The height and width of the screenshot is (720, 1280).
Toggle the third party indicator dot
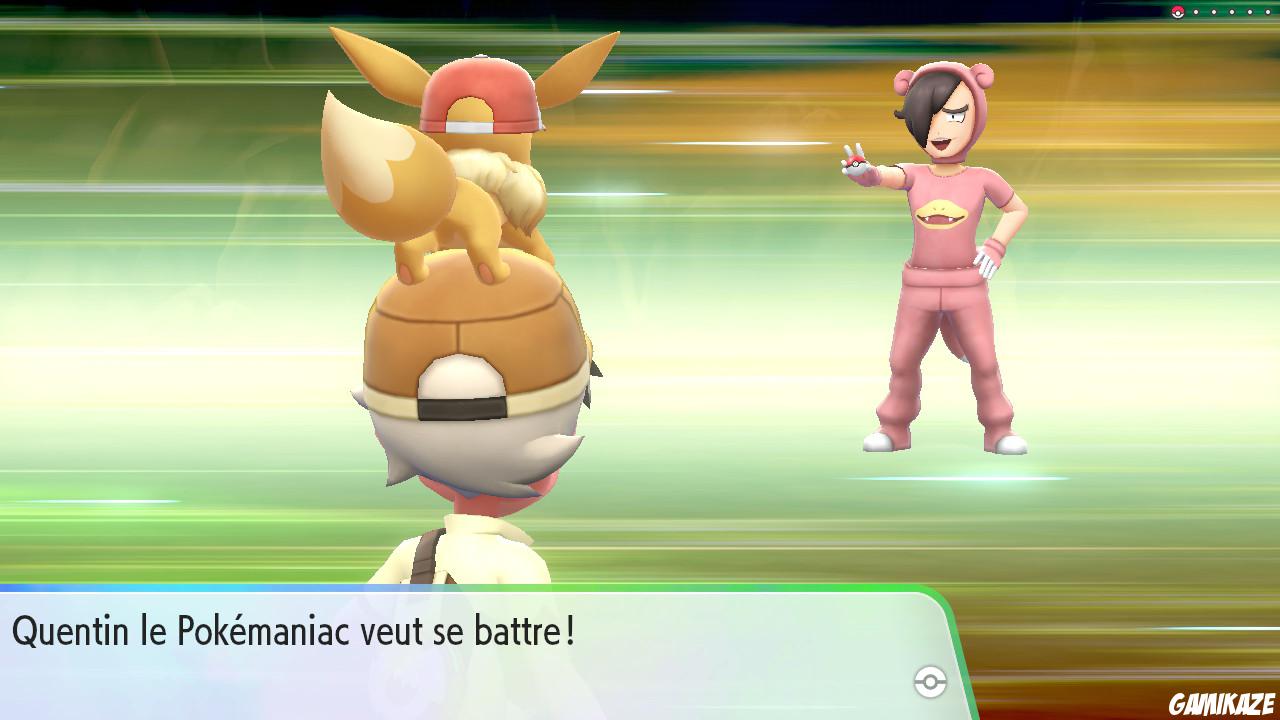pos(1232,12)
